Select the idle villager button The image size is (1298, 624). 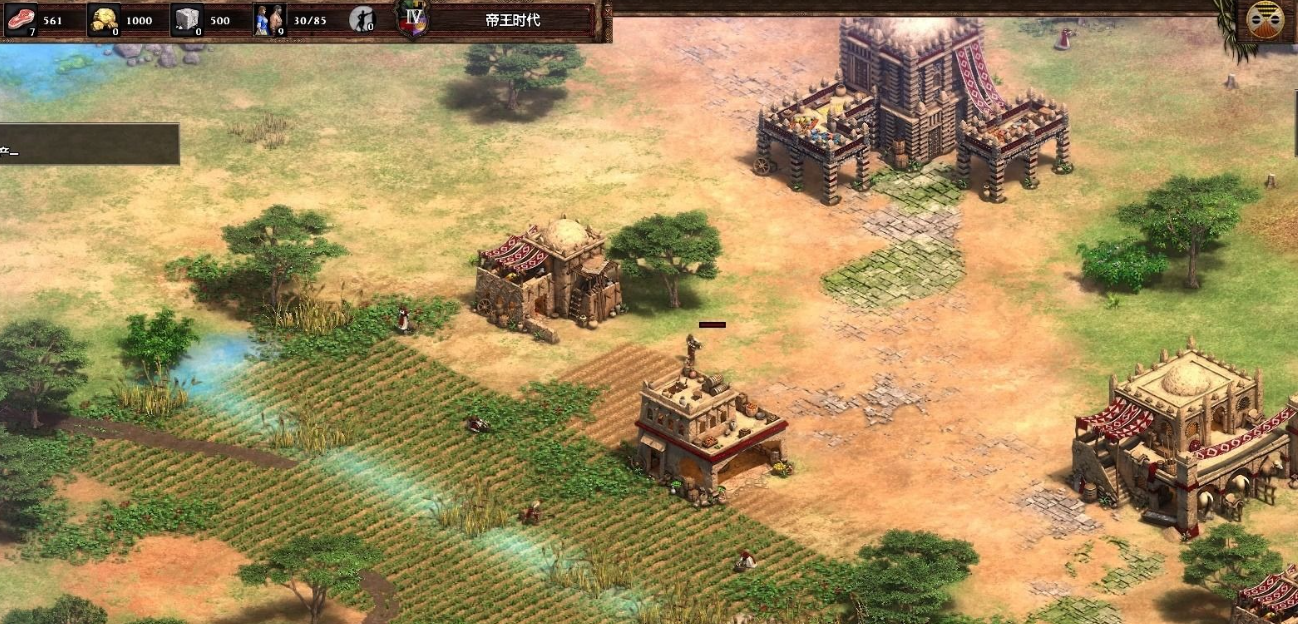[x=361, y=19]
